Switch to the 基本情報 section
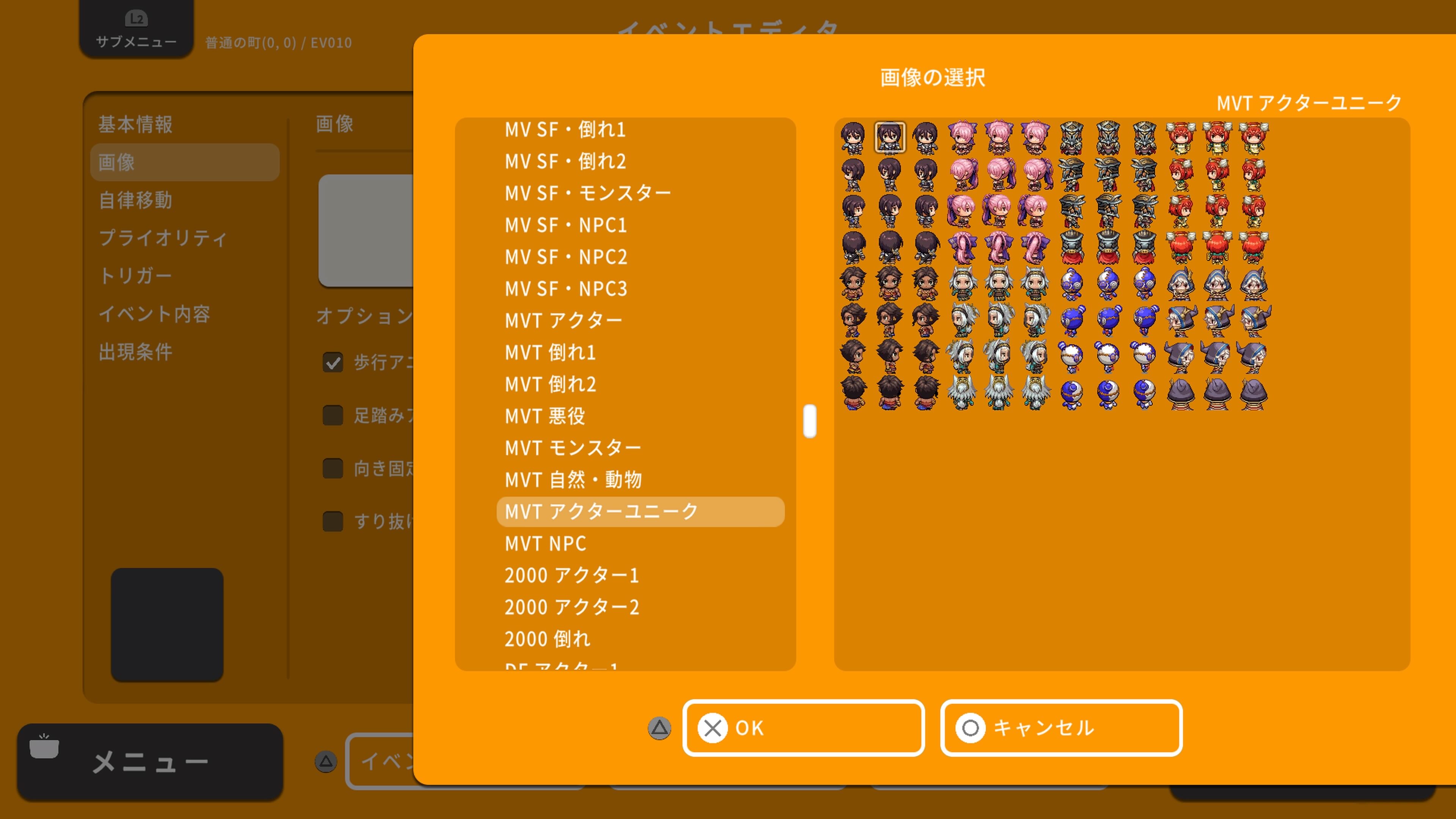1456x819 pixels. pos(136,124)
